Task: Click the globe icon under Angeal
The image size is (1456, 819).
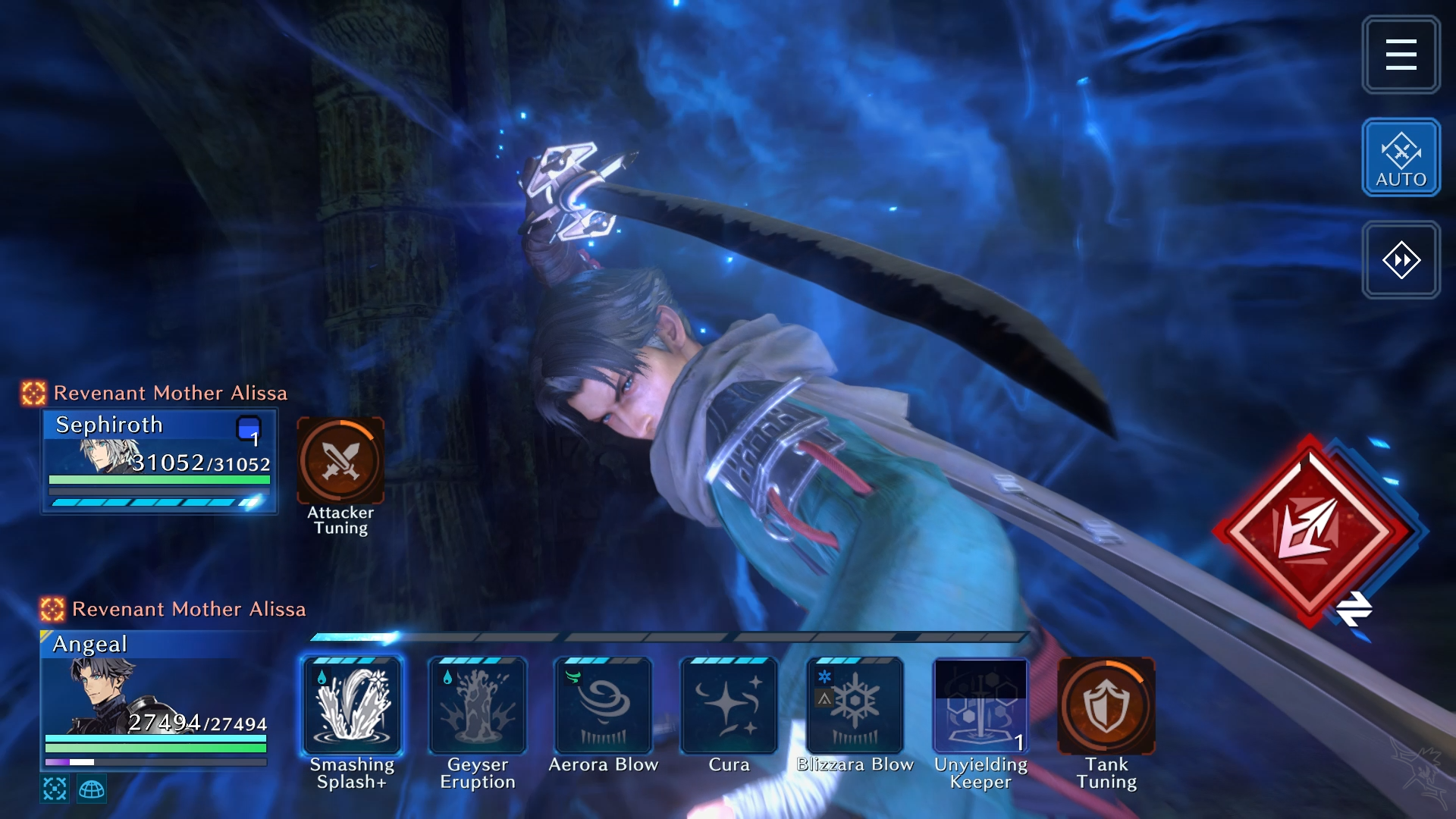Action: [x=92, y=789]
